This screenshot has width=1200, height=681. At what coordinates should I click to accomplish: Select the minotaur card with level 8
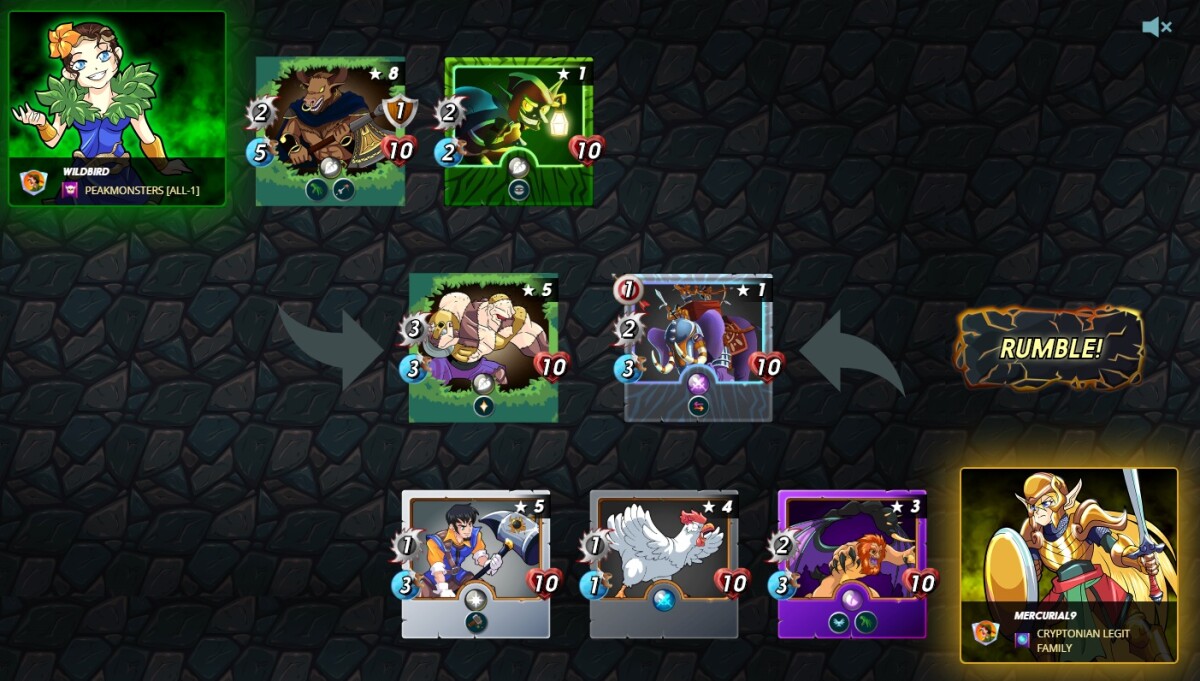pos(331,130)
